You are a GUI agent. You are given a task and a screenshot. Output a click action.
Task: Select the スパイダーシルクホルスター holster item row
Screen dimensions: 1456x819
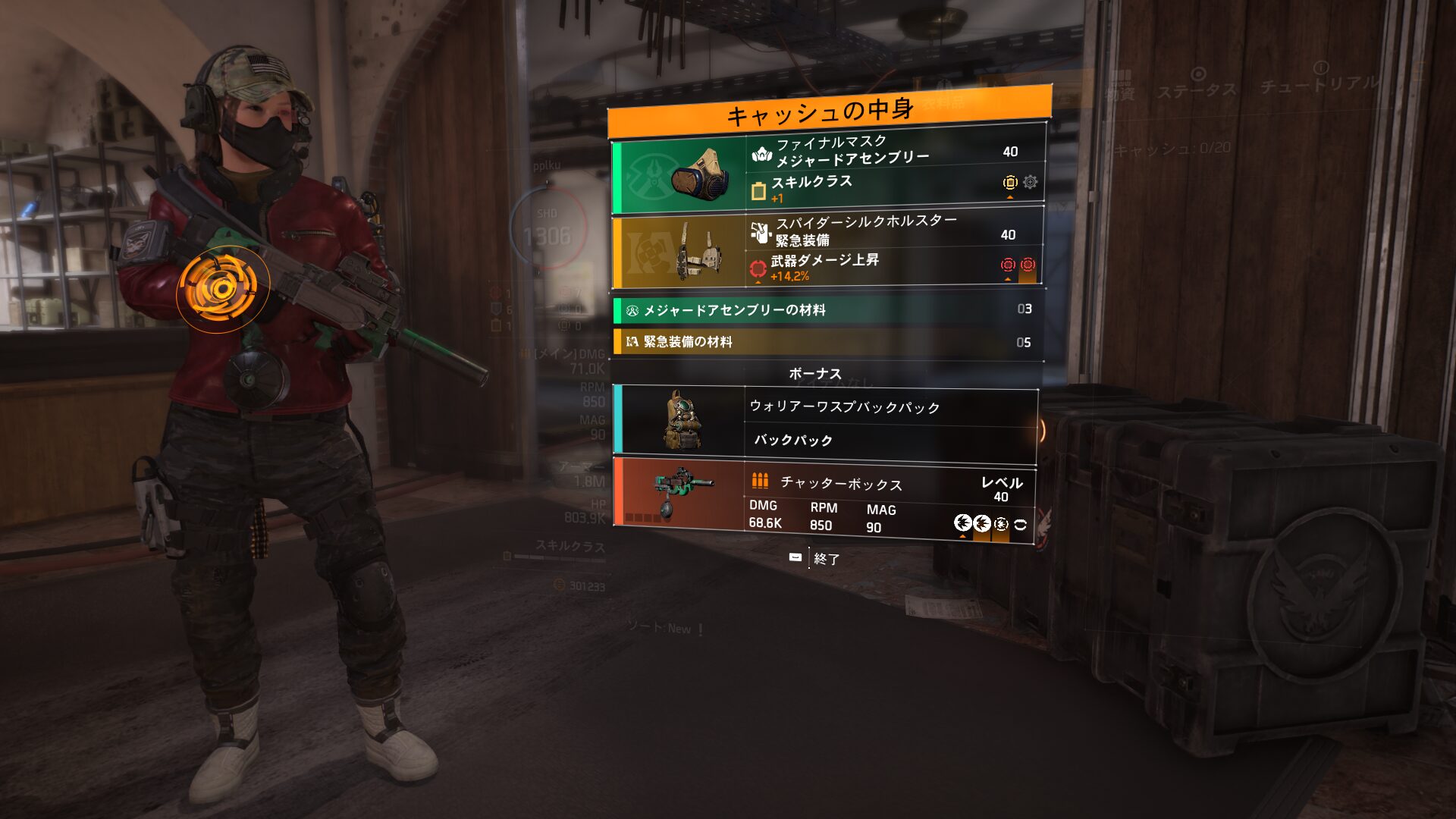(828, 249)
